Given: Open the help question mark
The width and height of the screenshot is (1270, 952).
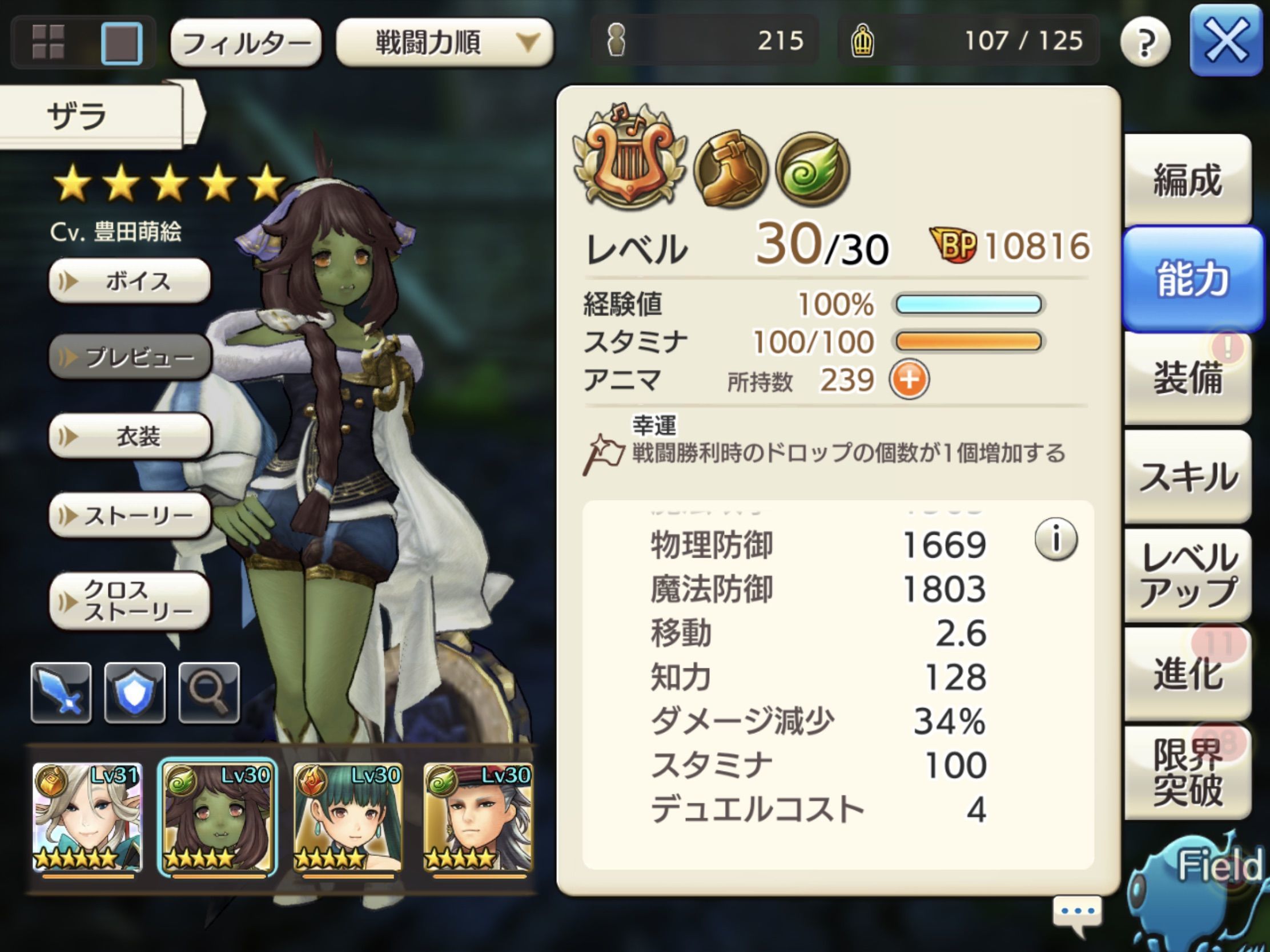Looking at the screenshot, I should 1147,41.
